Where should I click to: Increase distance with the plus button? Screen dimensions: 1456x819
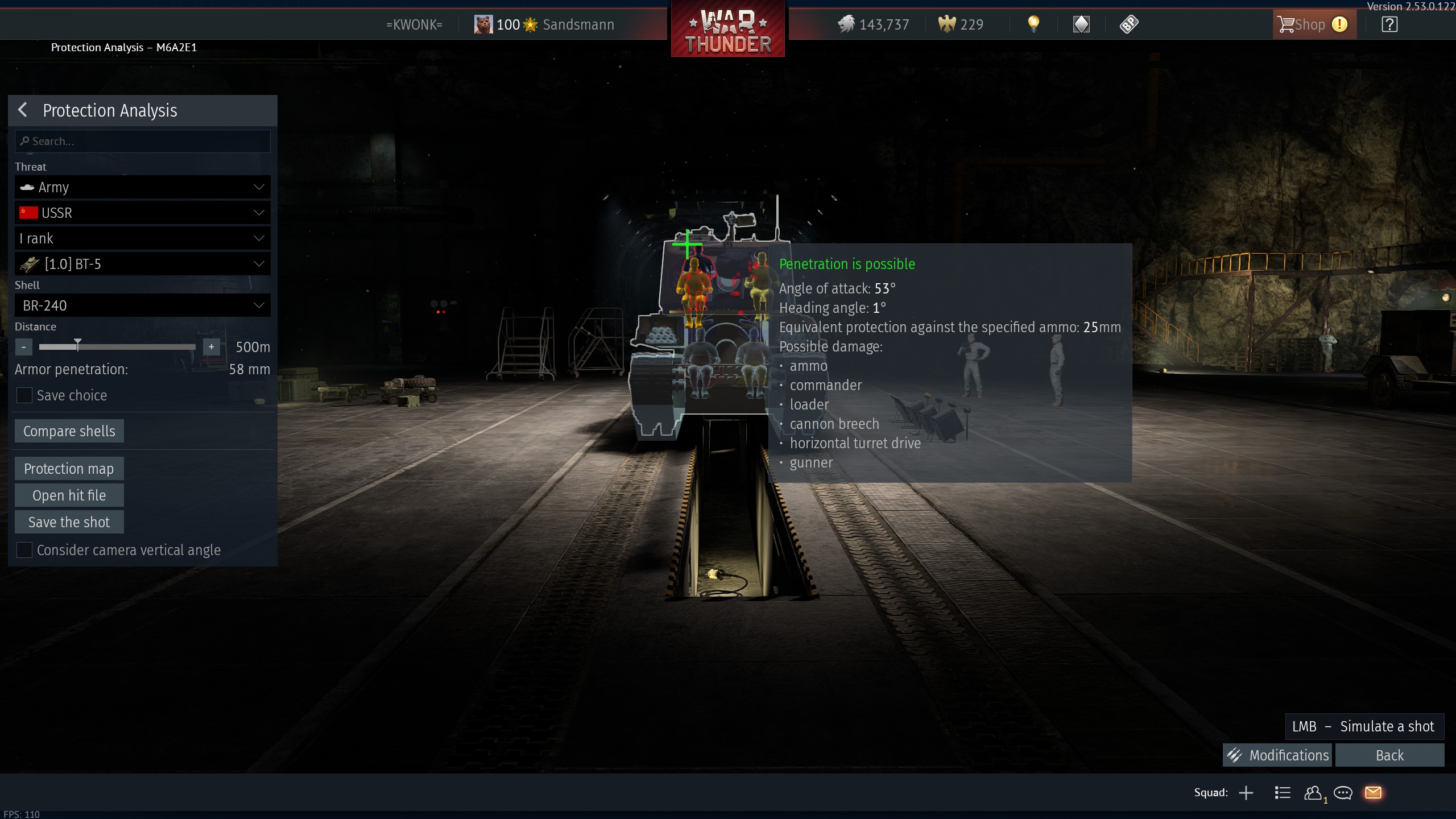pos(211,347)
